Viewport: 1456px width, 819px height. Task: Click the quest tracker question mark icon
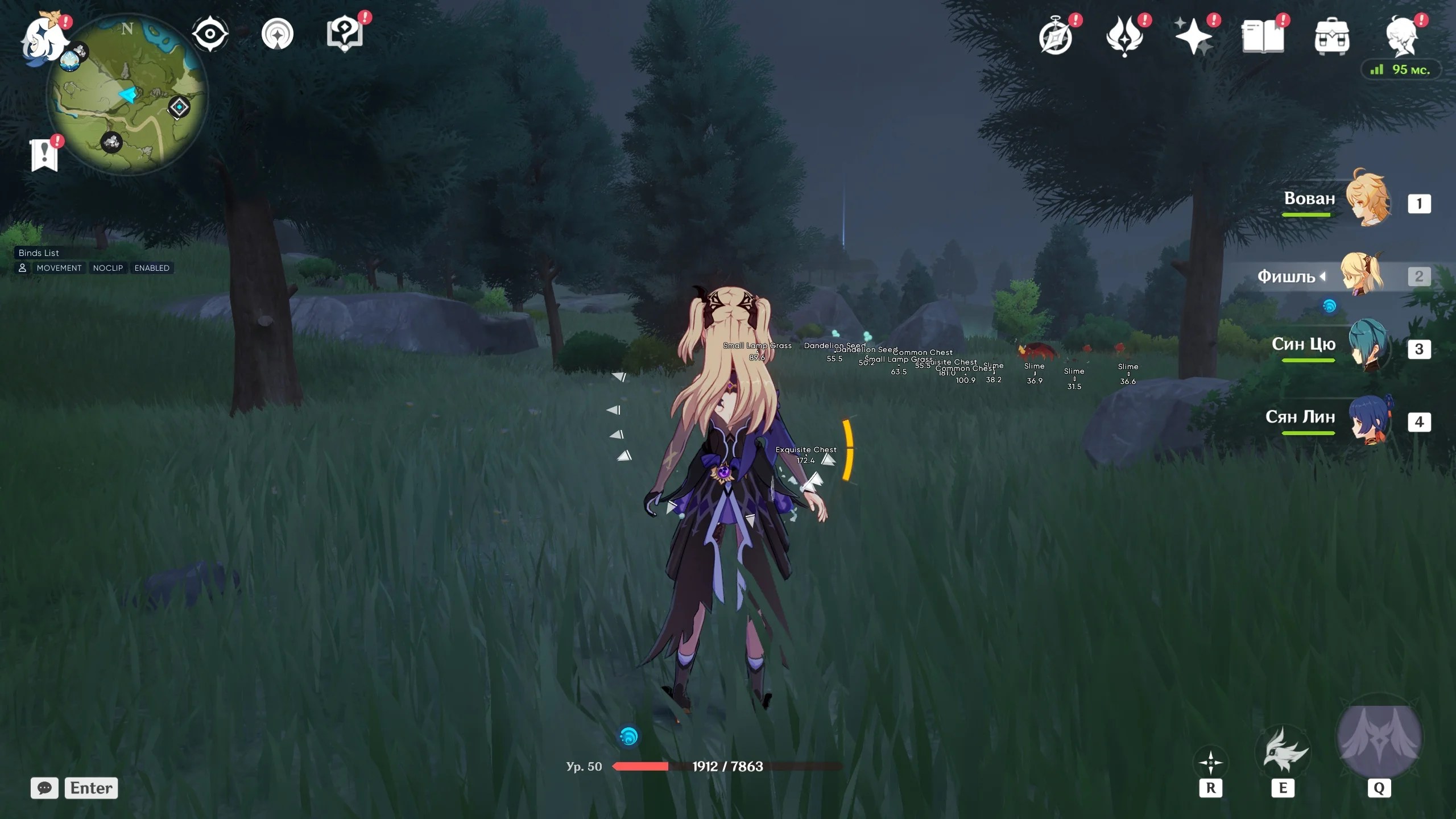[344, 33]
